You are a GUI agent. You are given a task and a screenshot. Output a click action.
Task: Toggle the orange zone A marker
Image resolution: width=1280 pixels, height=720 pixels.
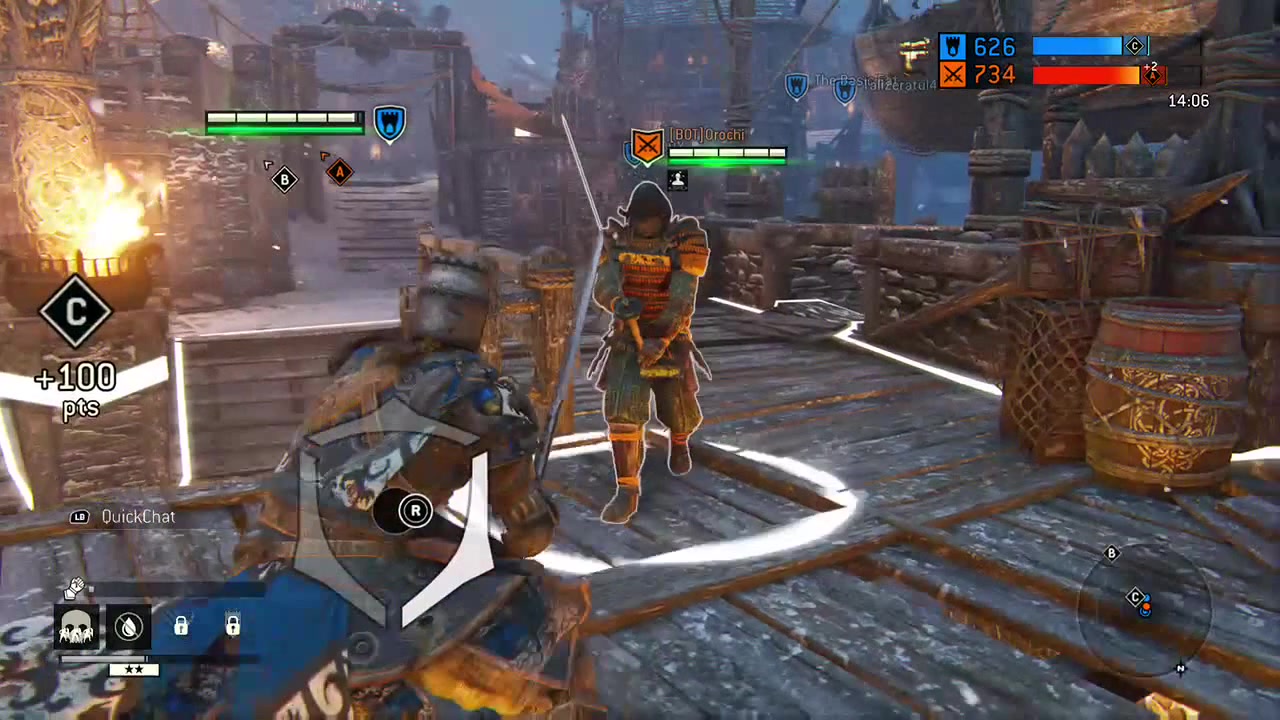[338, 172]
